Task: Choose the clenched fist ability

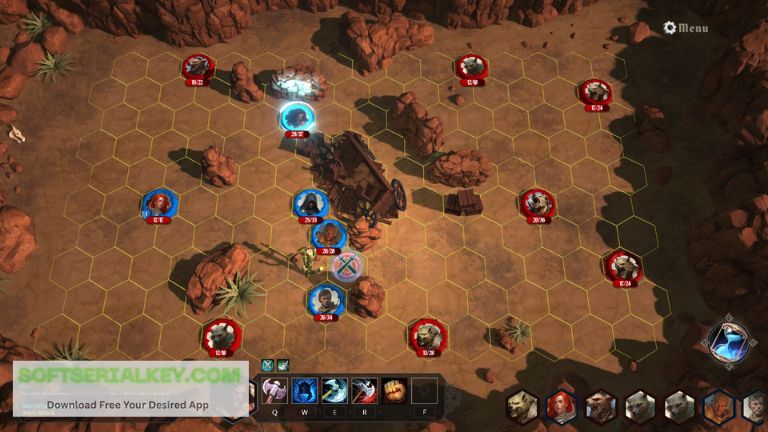Action: [394, 390]
